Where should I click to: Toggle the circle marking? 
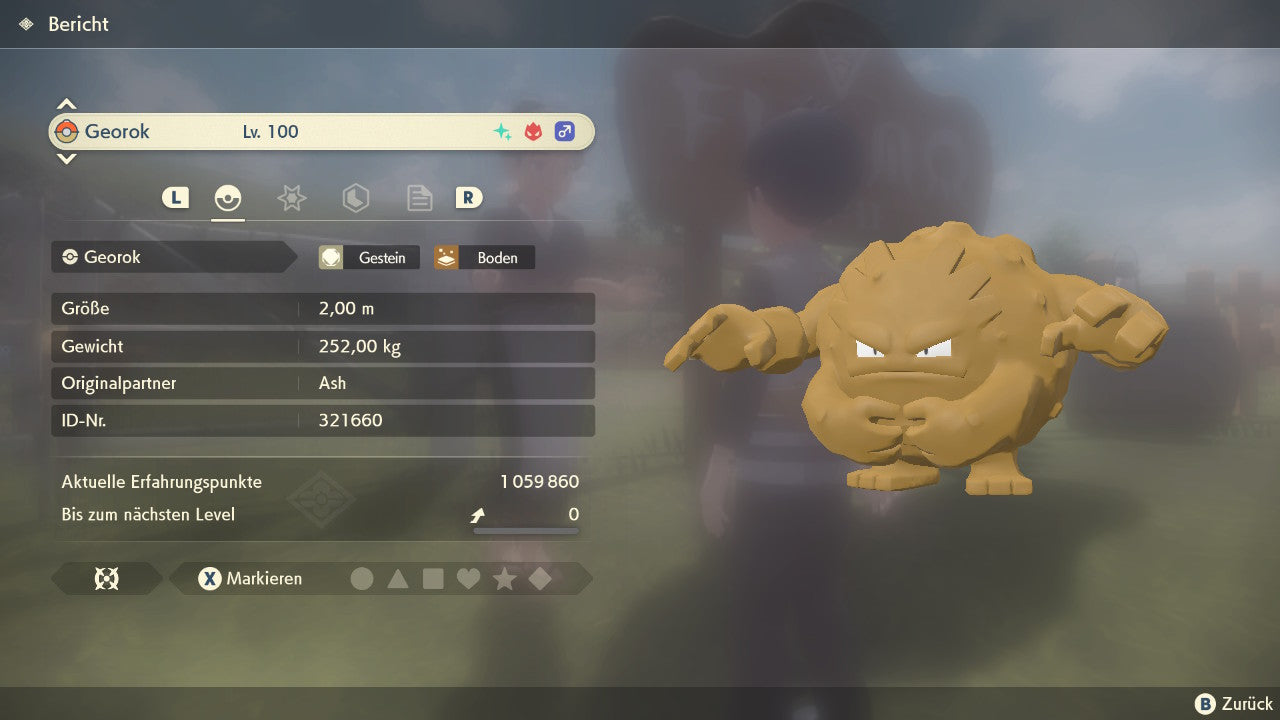(362, 579)
